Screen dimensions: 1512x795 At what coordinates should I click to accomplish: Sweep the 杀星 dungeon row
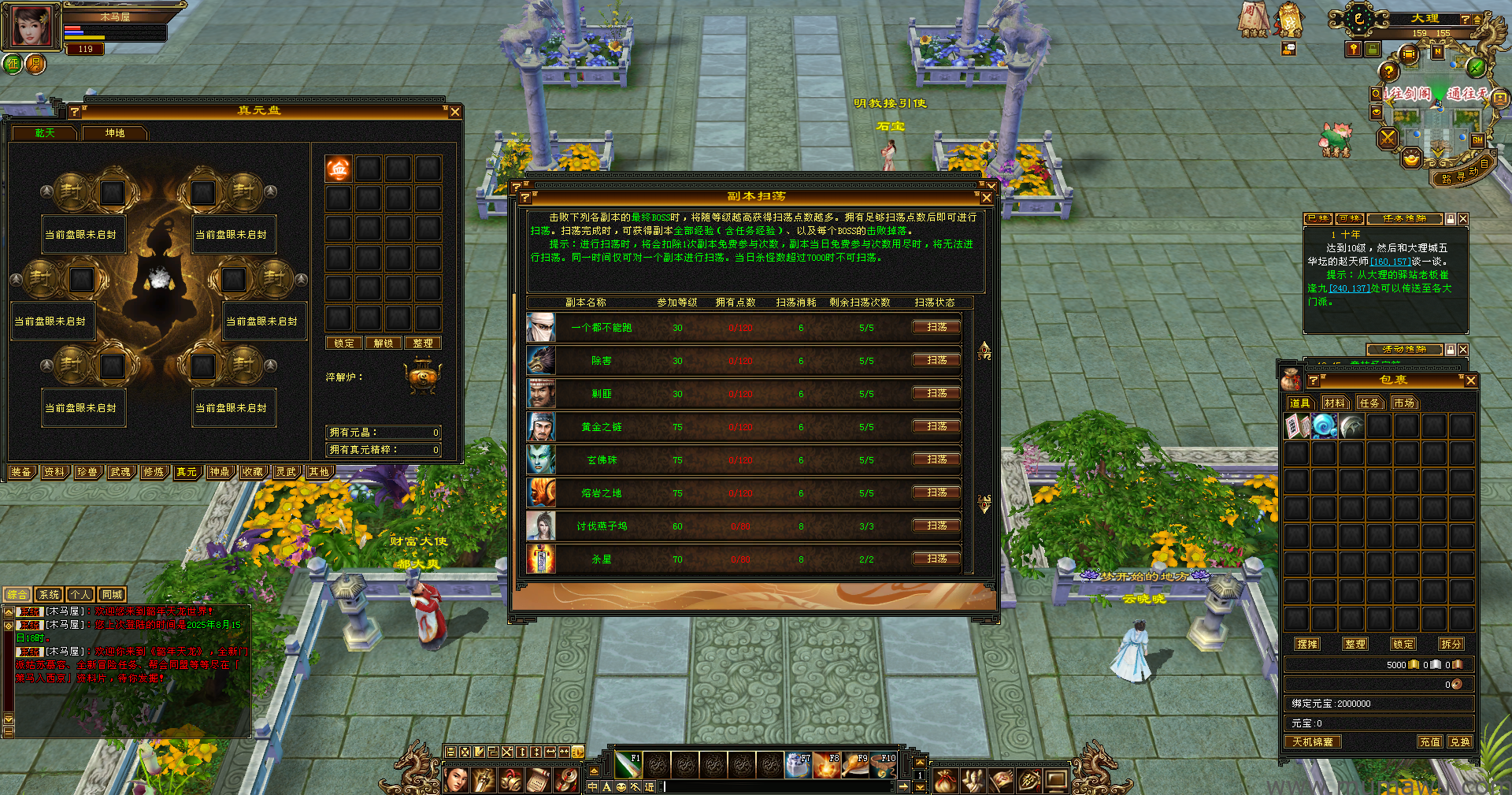936,559
